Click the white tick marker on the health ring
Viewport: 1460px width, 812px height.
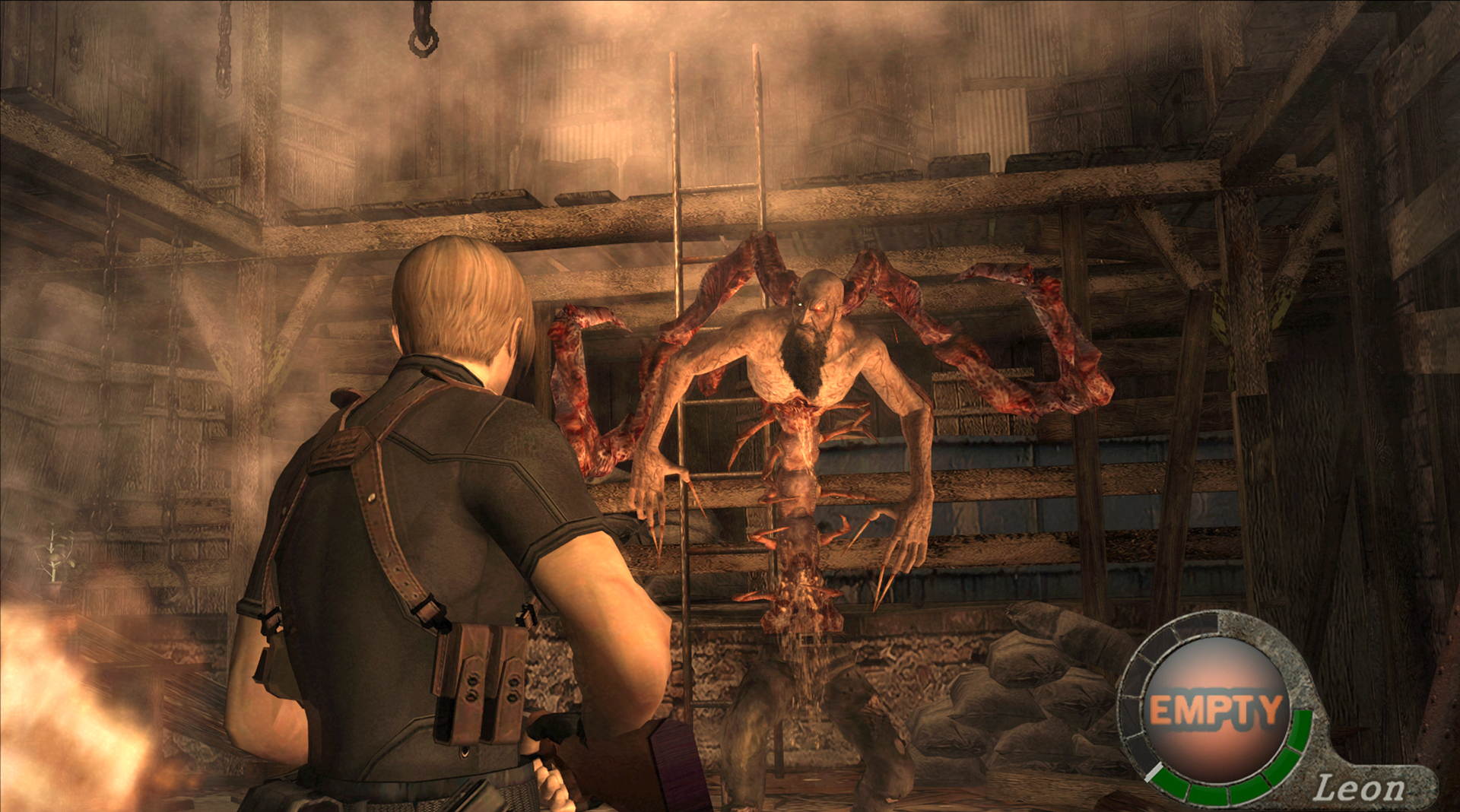(x=1154, y=770)
